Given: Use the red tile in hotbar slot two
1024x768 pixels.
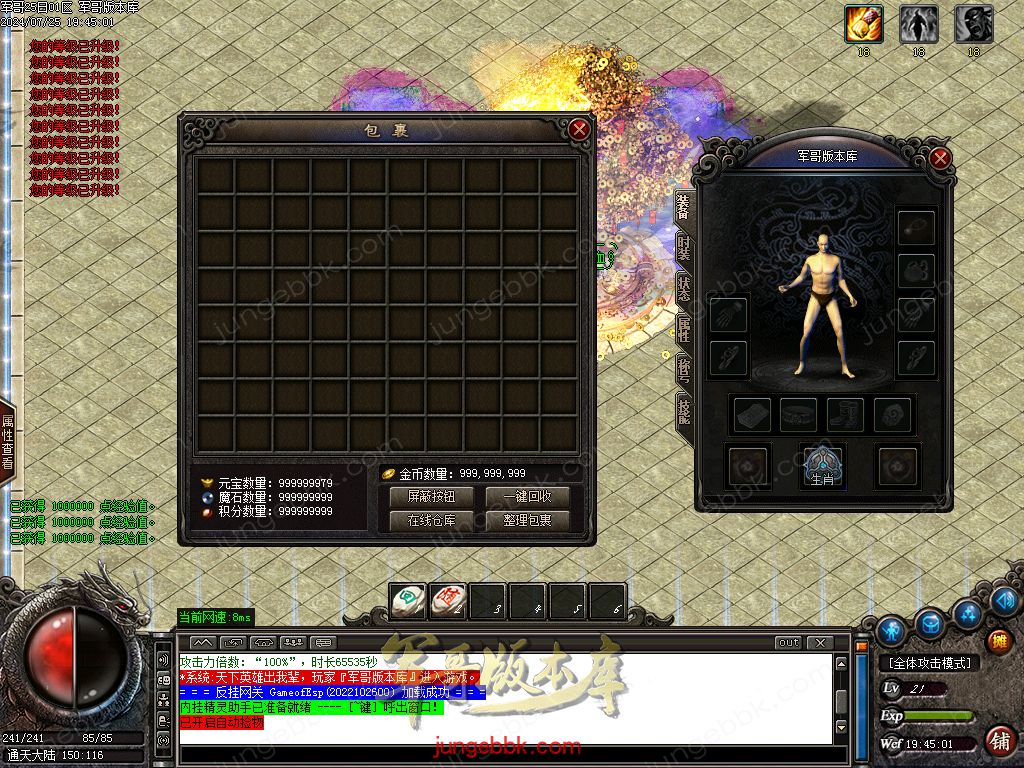Looking at the screenshot, I should click(447, 601).
